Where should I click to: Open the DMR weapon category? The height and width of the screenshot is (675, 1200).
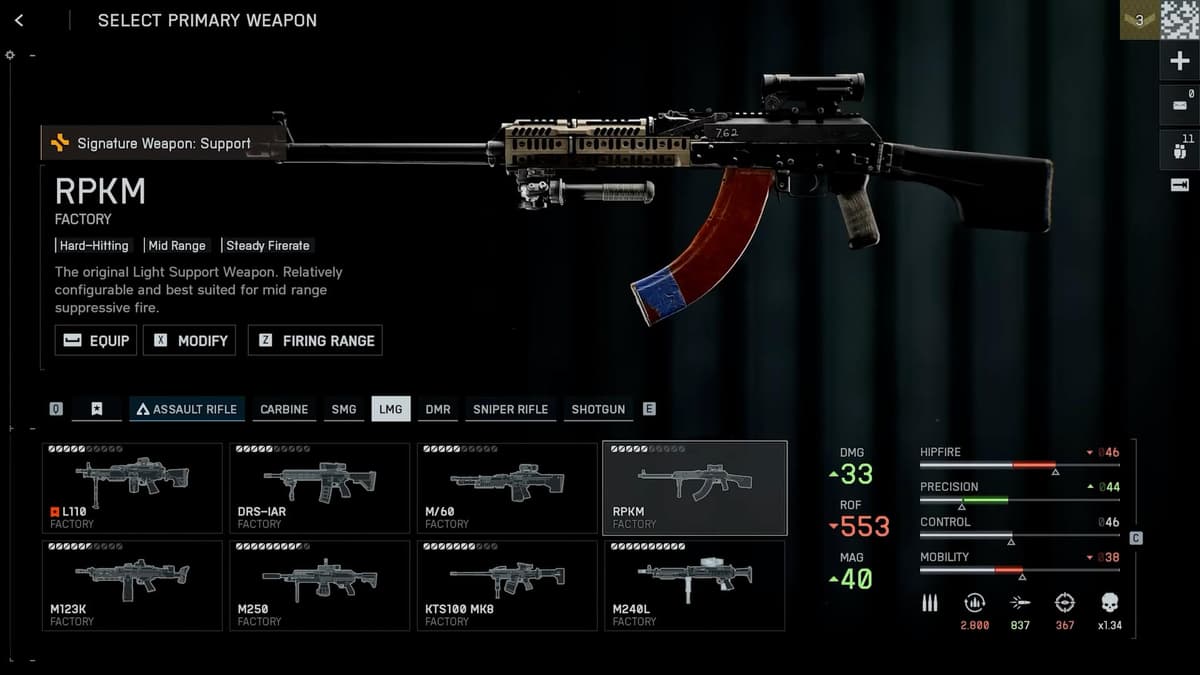pyautogui.click(x=437, y=409)
